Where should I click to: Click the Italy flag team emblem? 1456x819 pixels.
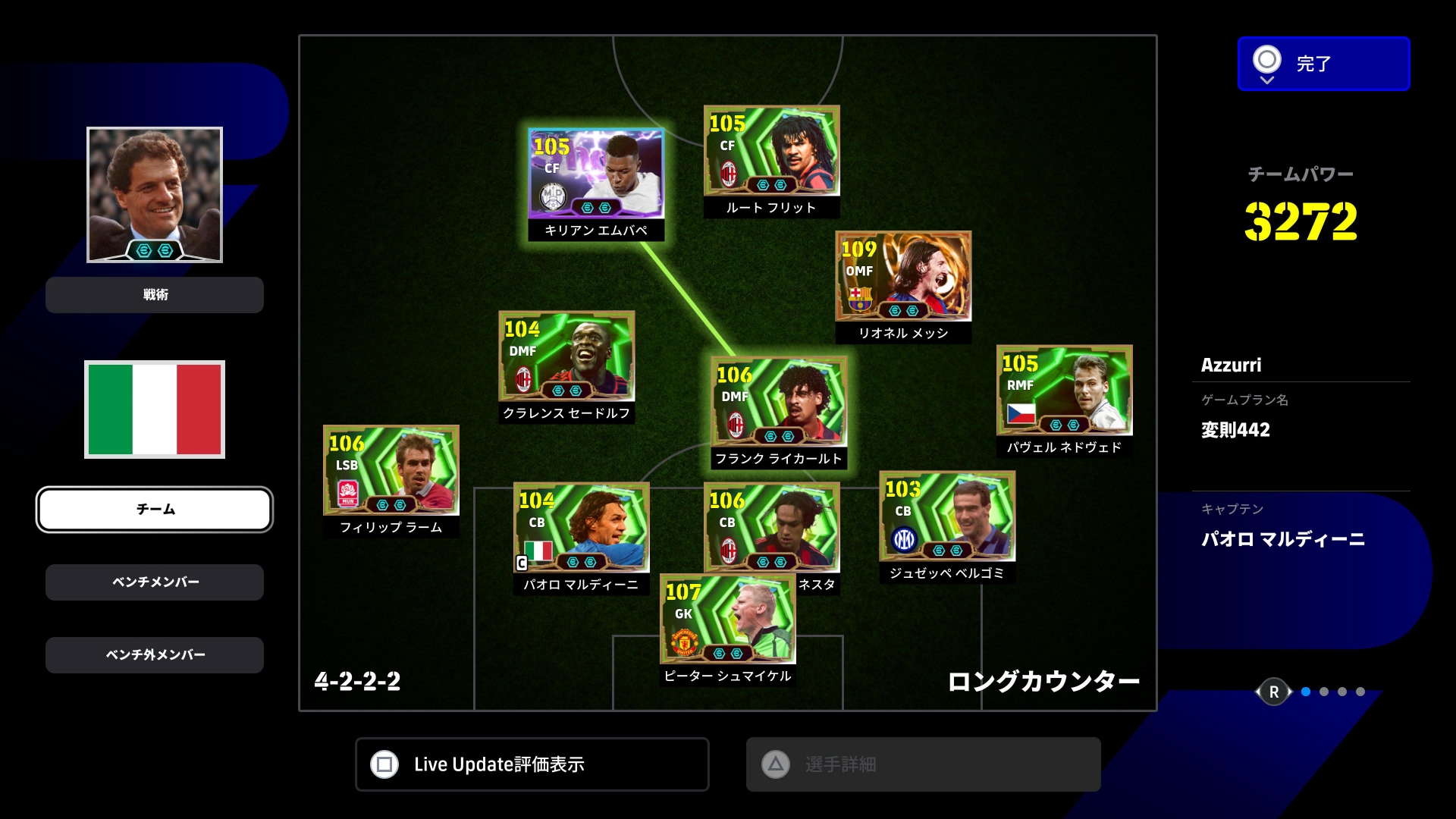(x=155, y=409)
